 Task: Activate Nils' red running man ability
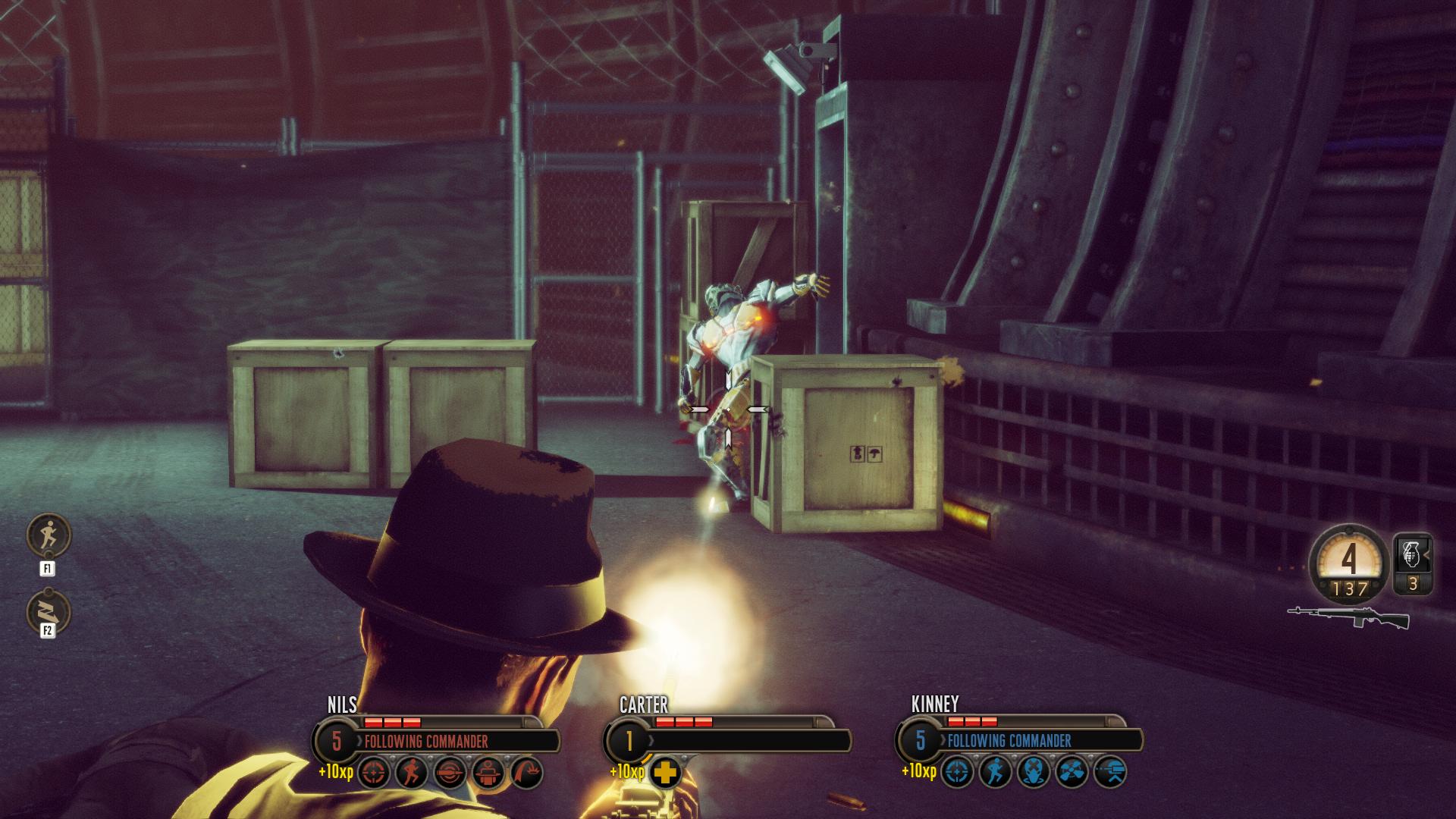coord(412,773)
